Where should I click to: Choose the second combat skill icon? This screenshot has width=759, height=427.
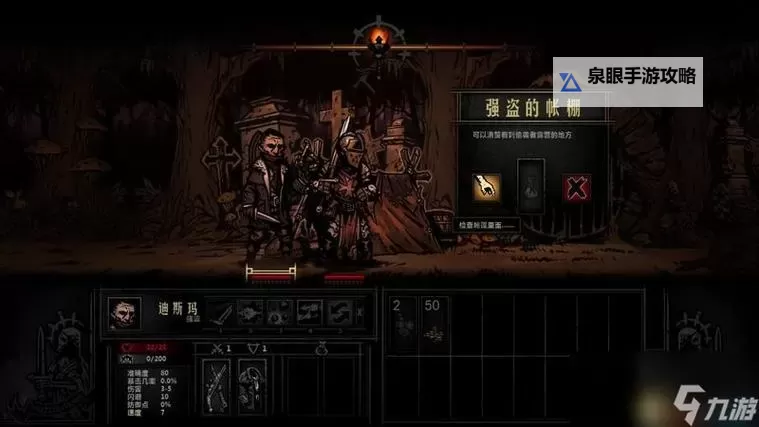(250, 313)
